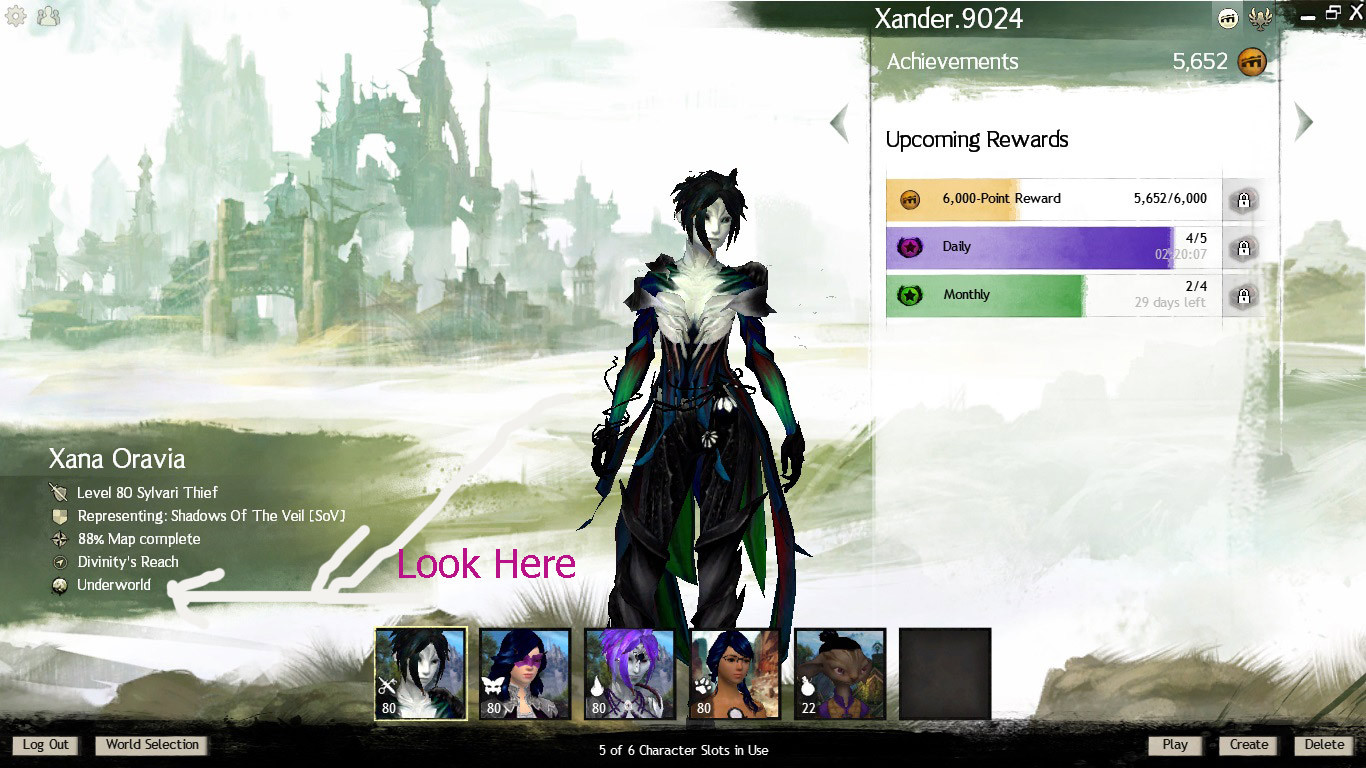
Task: Select the level 22 Asura character
Action: (x=840, y=674)
